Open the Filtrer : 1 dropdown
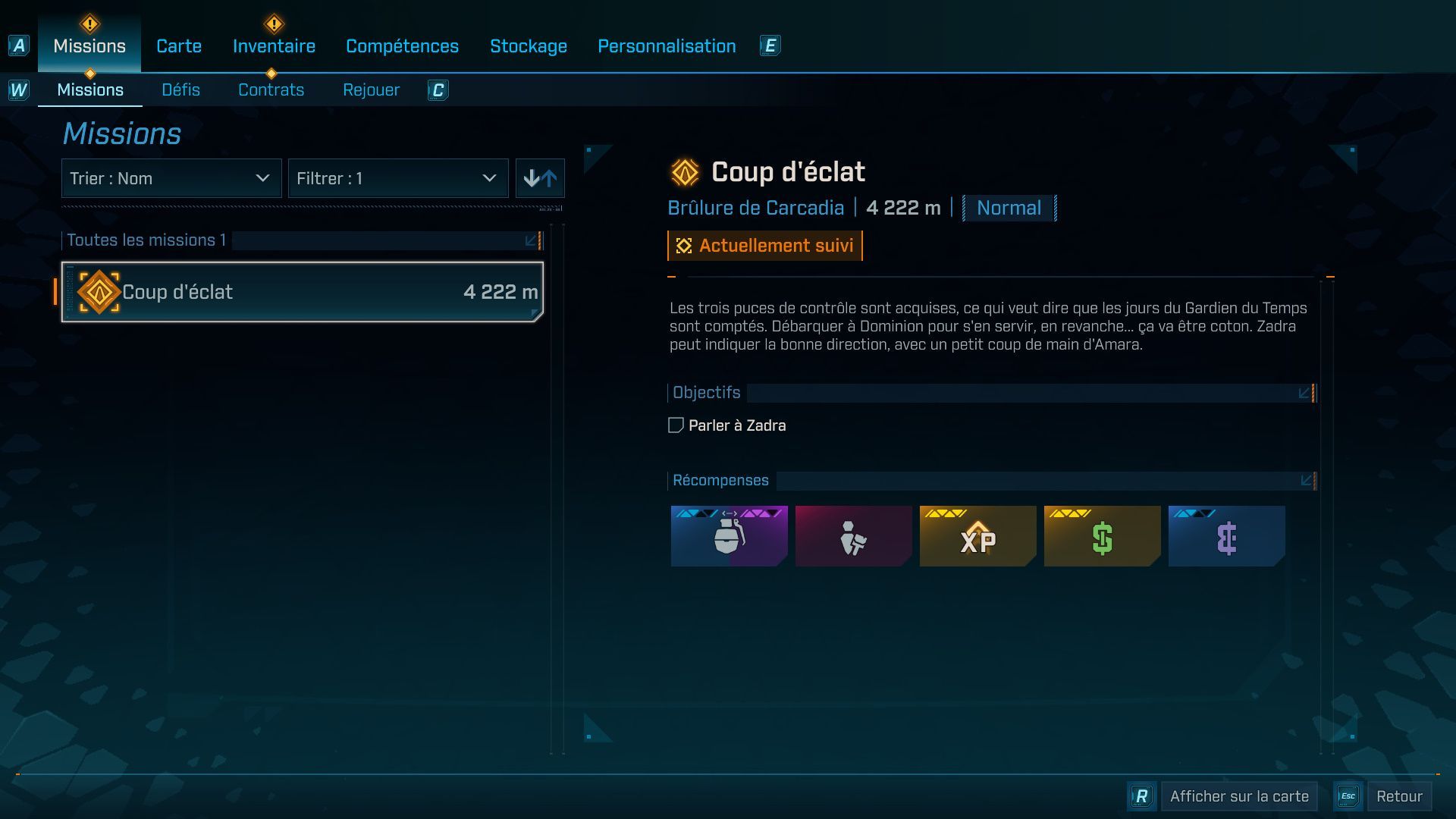 pyautogui.click(x=398, y=178)
